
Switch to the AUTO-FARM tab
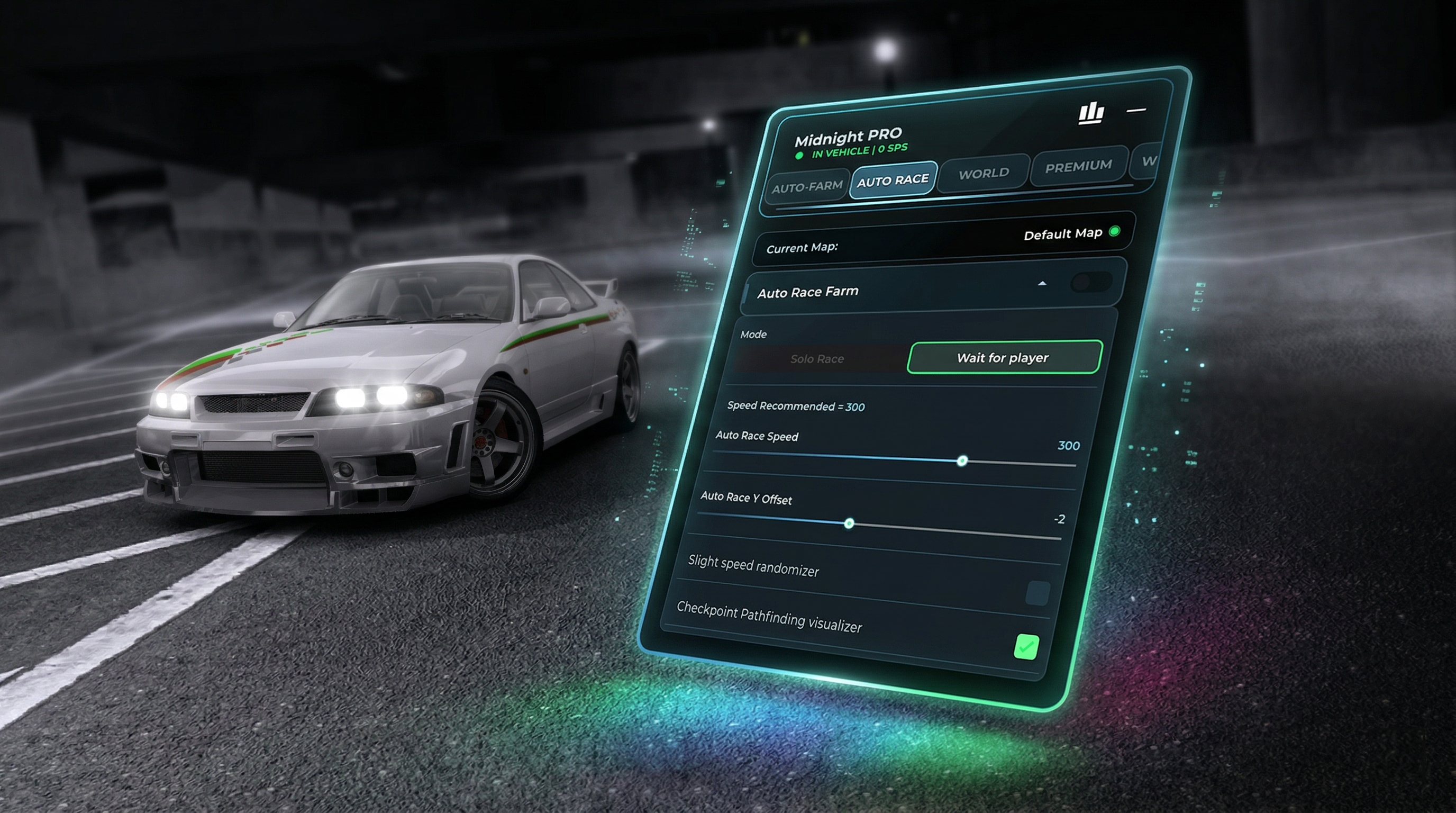click(x=807, y=186)
